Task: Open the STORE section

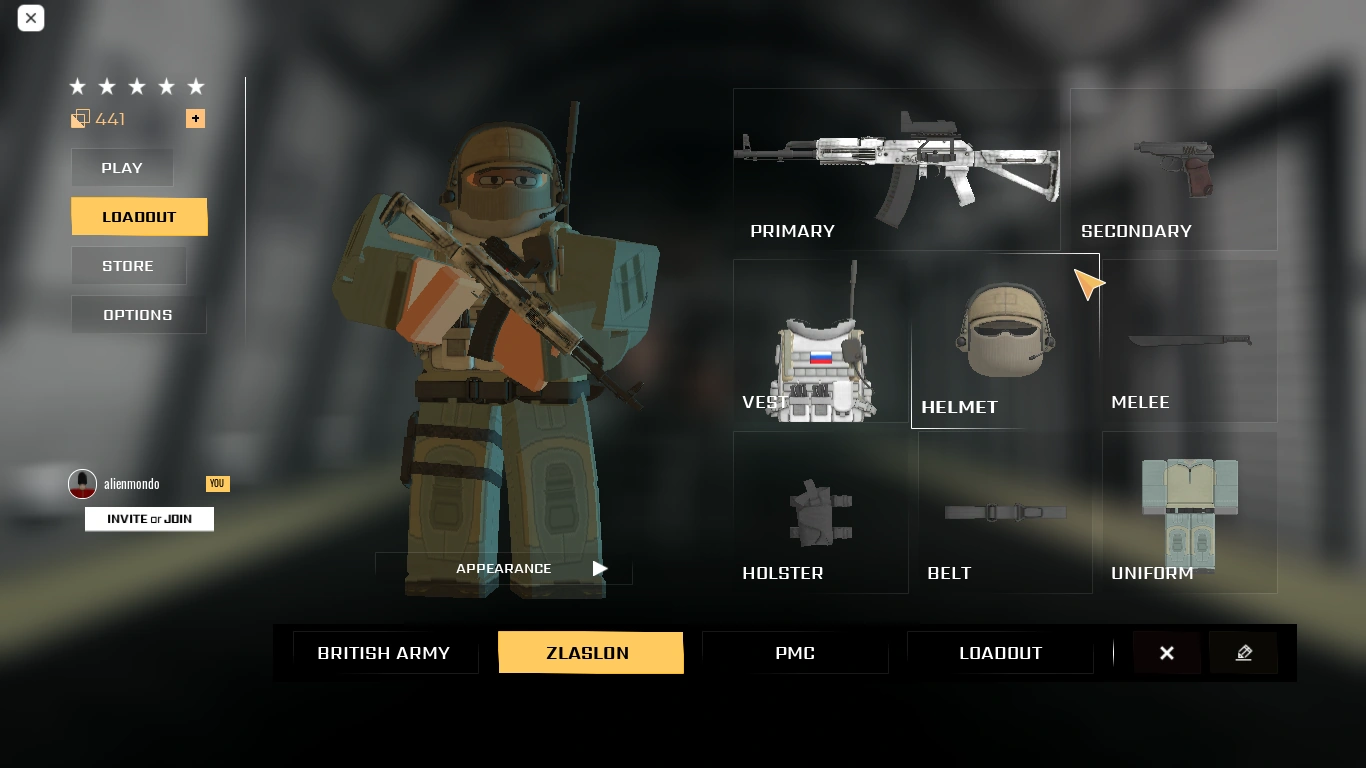Action: (x=128, y=265)
